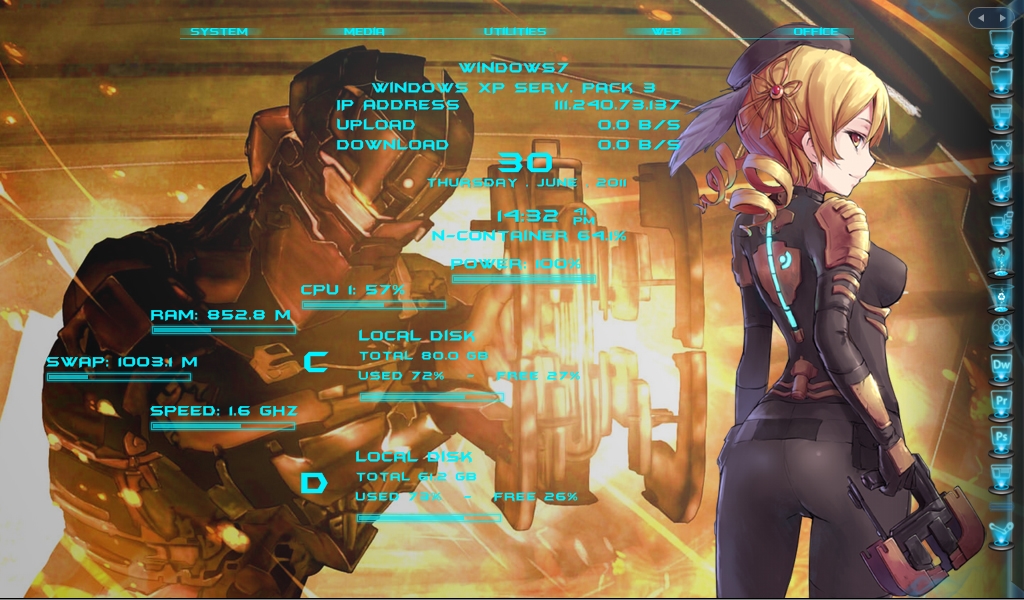Open the Utilities menu
Viewport: 1024px width, 600px height.
click(515, 32)
